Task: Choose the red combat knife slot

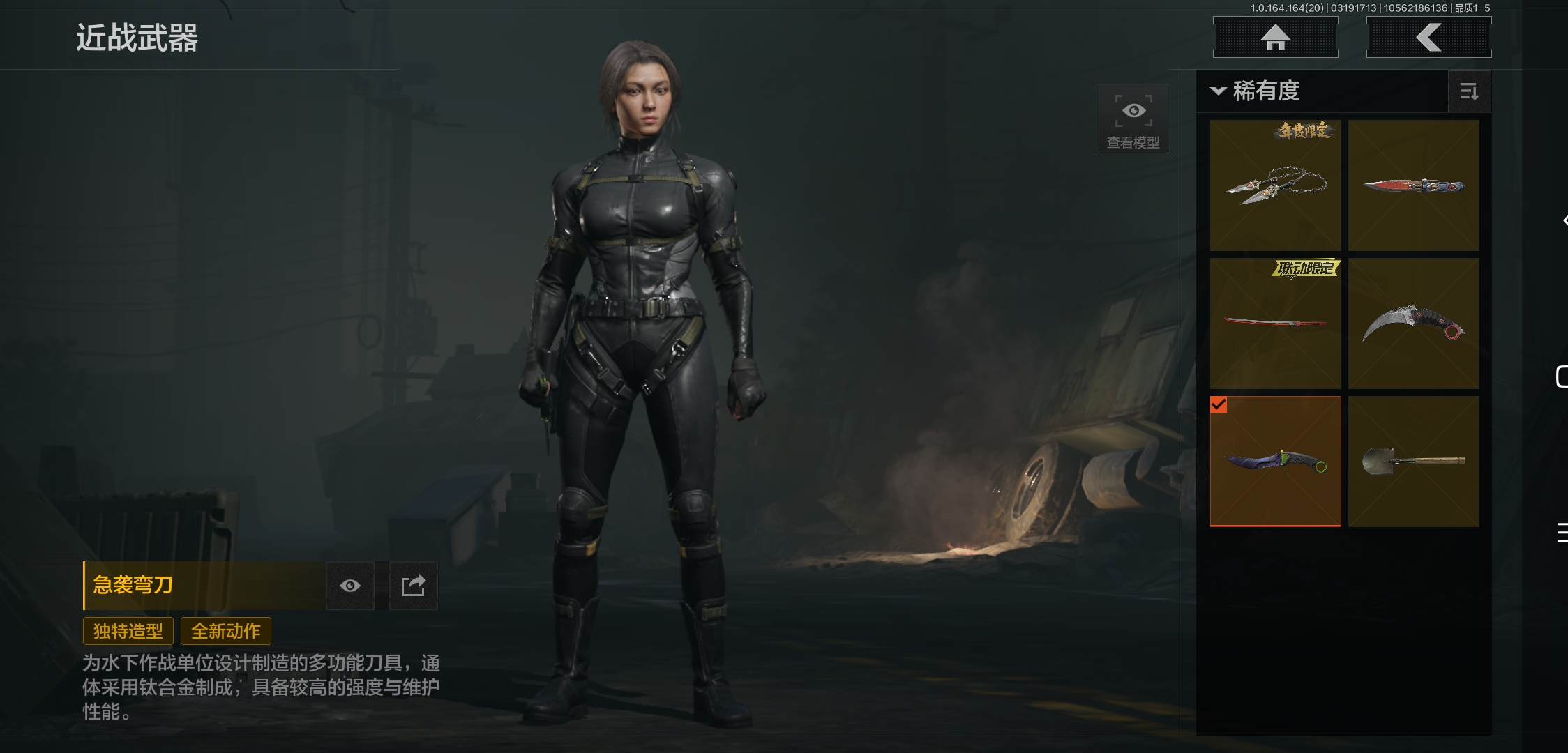Action: [1413, 185]
